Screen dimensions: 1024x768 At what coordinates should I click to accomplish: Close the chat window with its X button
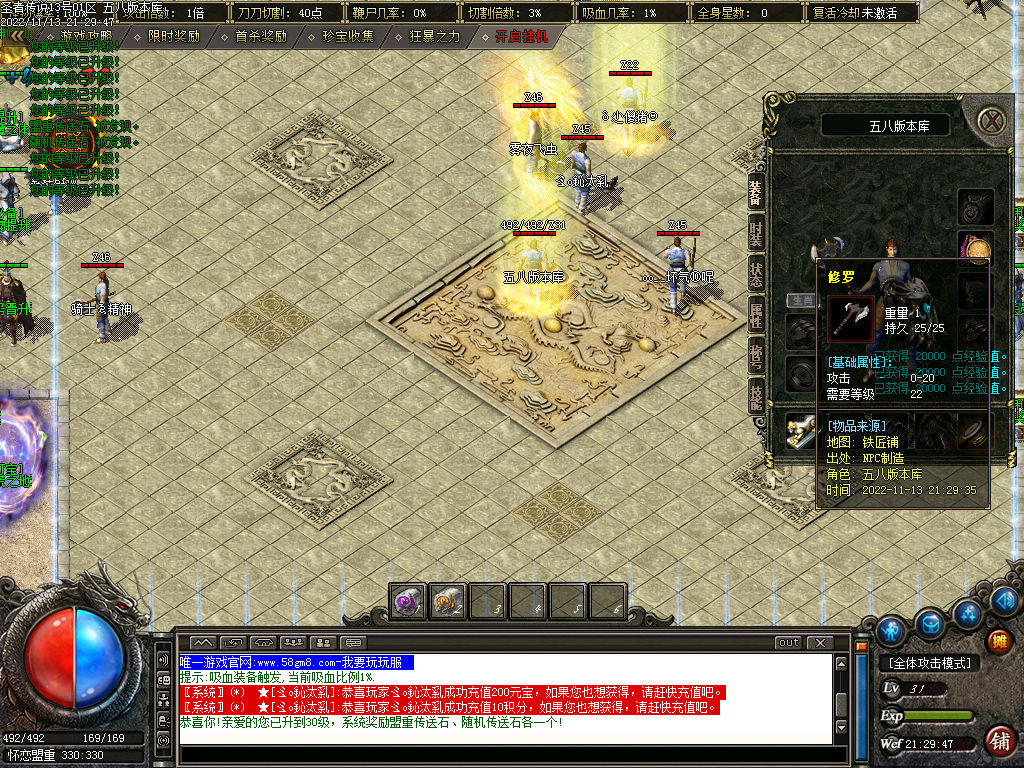click(820, 642)
